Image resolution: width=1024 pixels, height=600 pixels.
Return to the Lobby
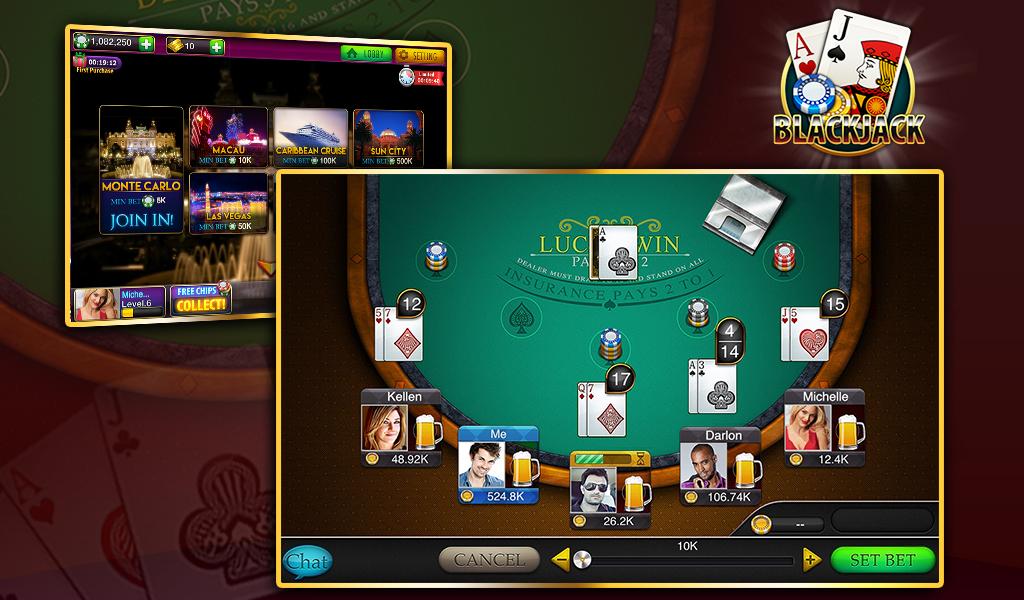(x=366, y=55)
